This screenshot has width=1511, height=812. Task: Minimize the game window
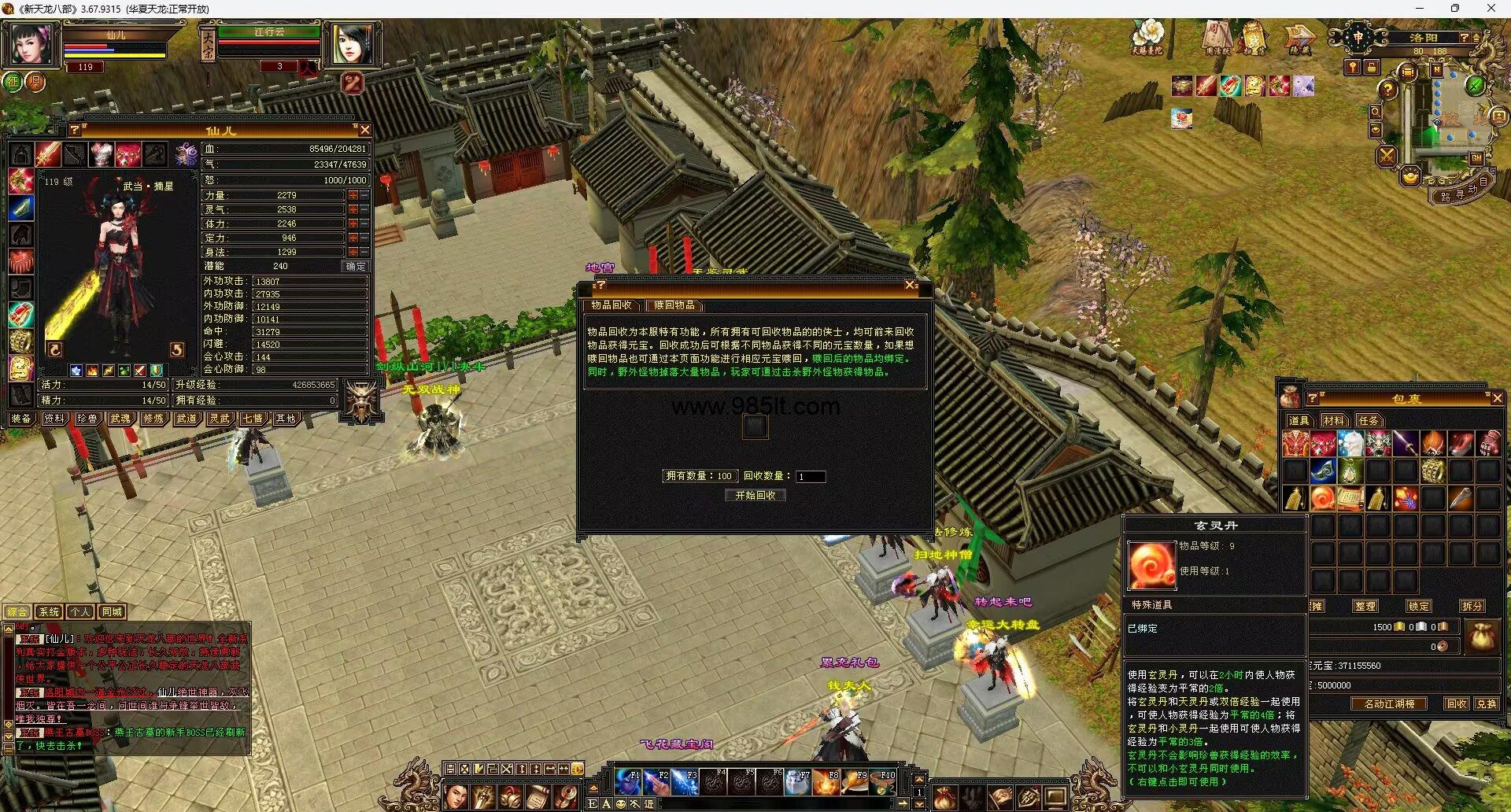pos(1420,9)
